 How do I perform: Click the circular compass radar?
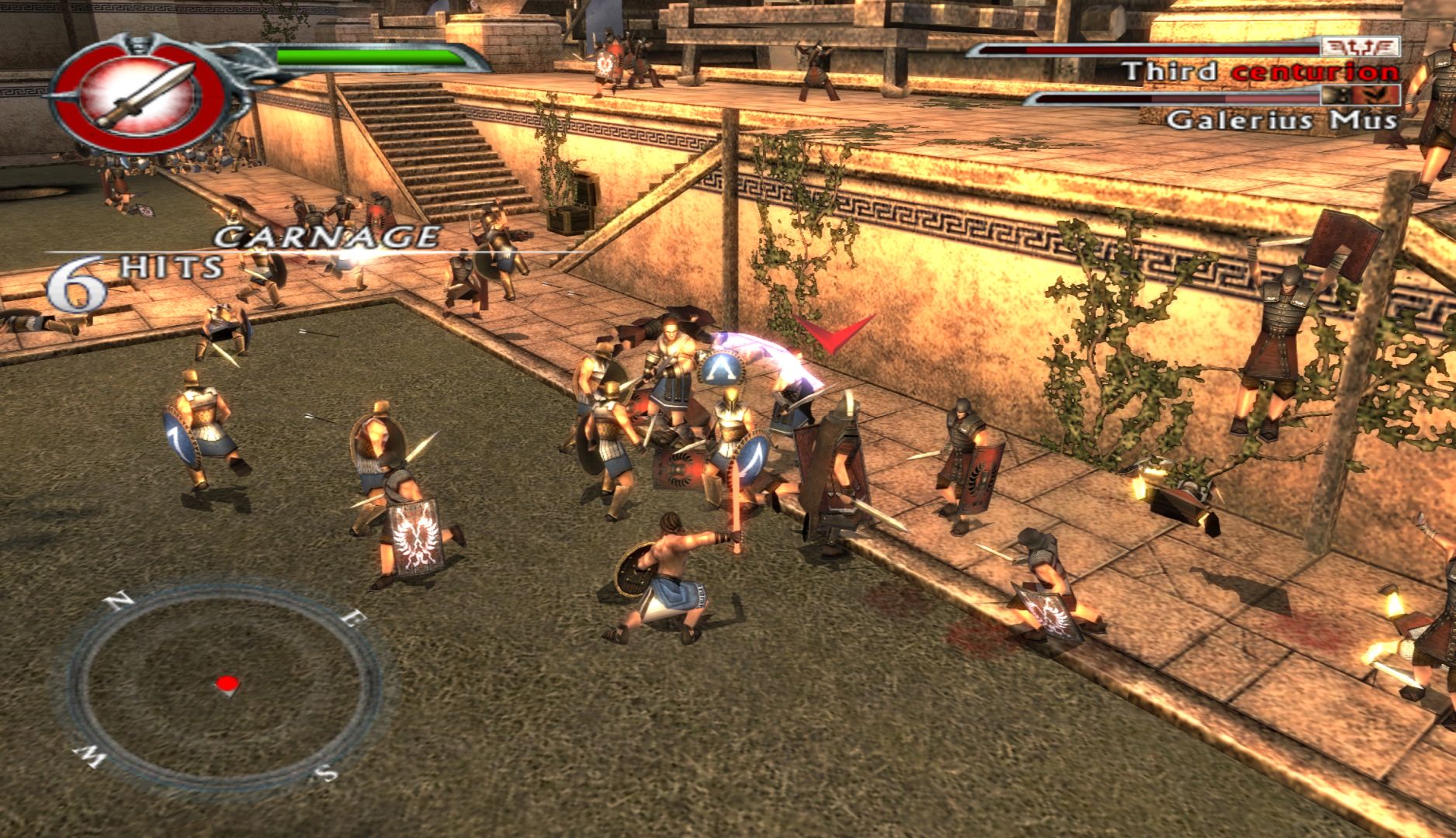[224, 684]
